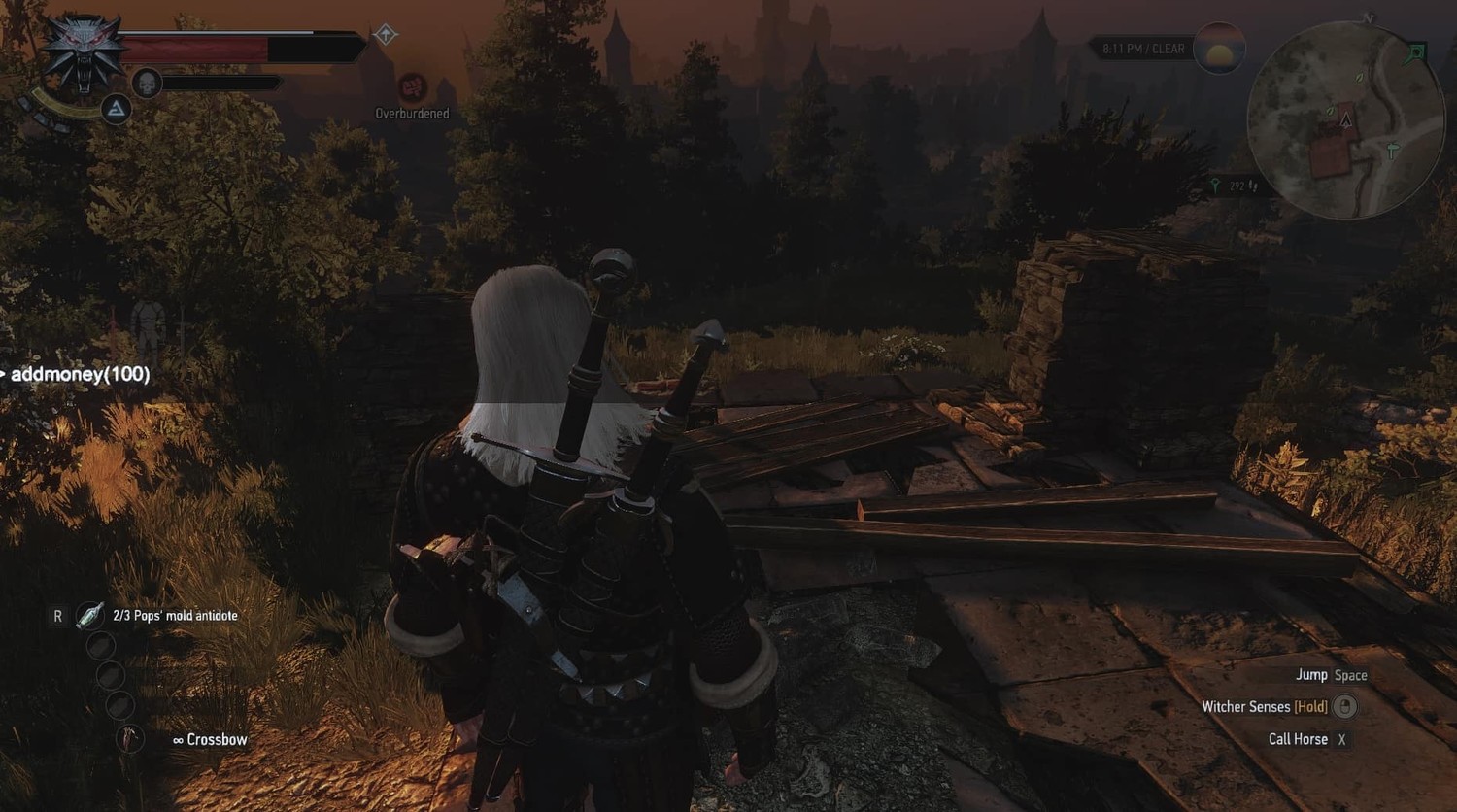Click the R keybind badge beside the antidote

tap(57, 615)
